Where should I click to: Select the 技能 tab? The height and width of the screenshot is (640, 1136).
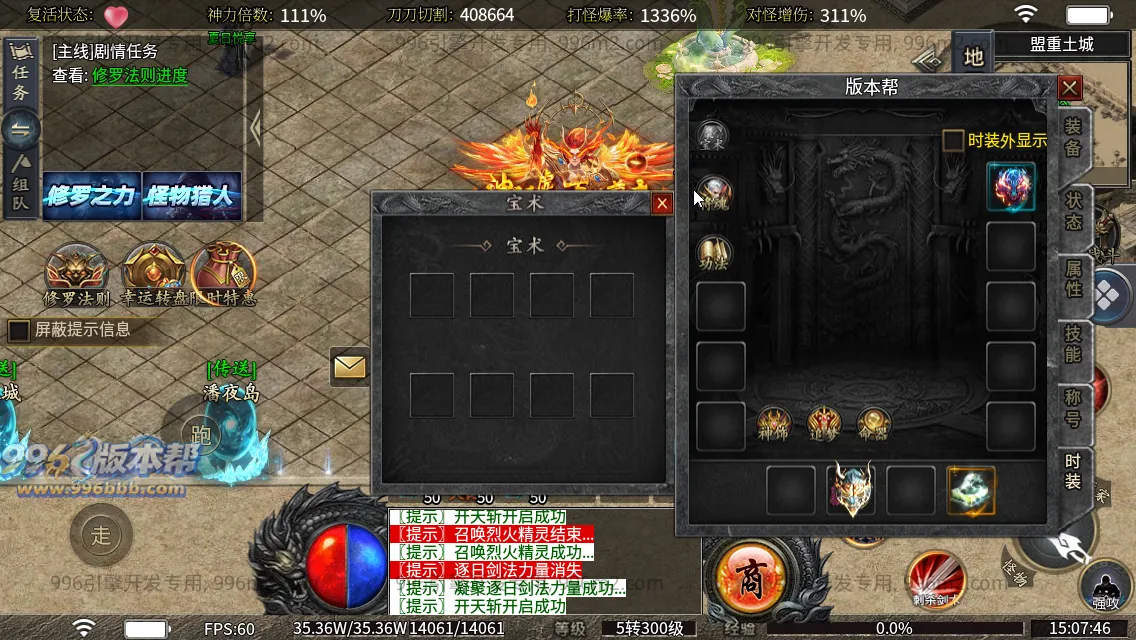tap(1073, 345)
